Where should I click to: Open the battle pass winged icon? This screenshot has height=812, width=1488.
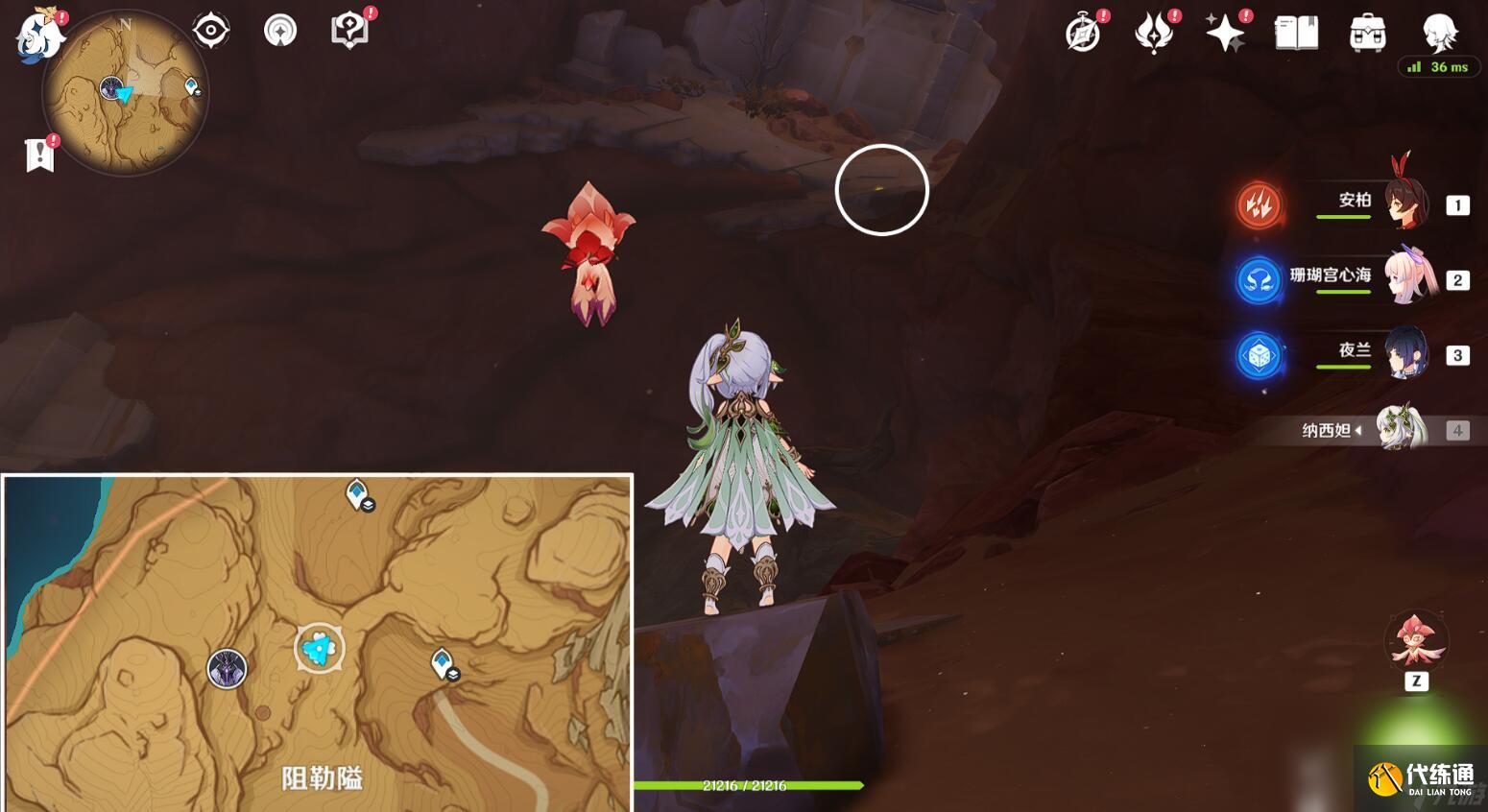[1154, 34]
